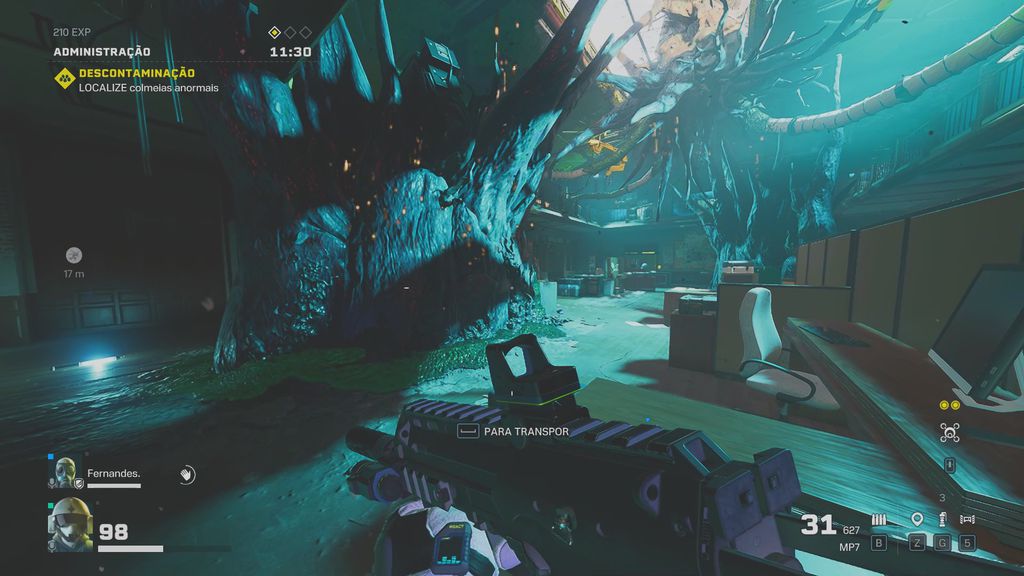Click the waypoint marker showing 17 m
The image size is (1024, 576).
(73, 256)
